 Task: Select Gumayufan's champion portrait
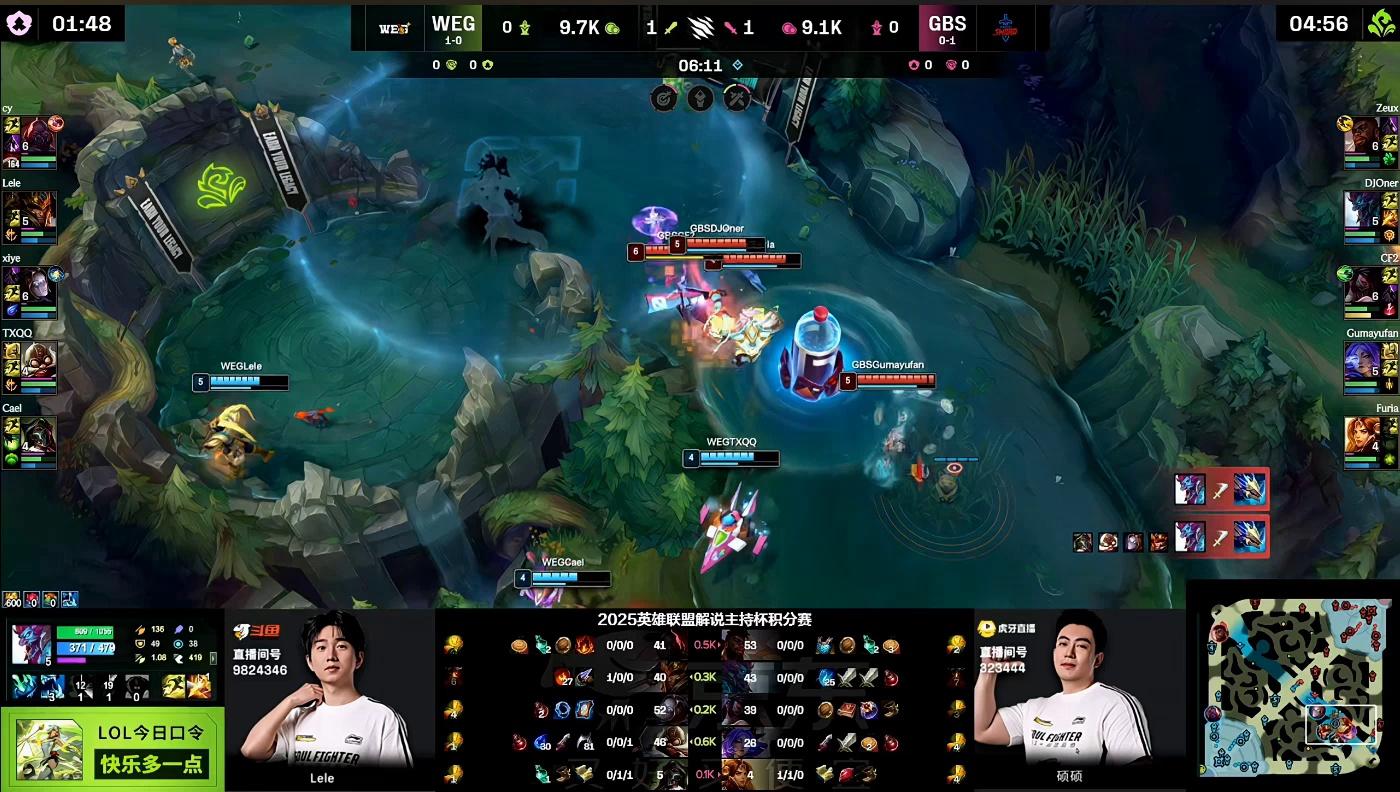1361,360
